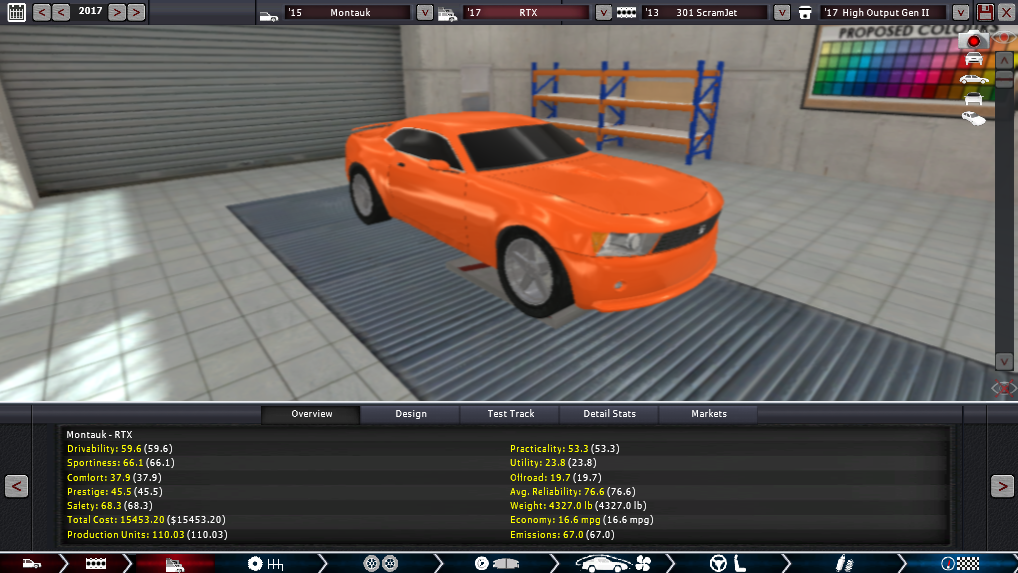This screenshot has width=1018, height=573.
Task: Close the car designer with the X button
Action: [1006, 13]
